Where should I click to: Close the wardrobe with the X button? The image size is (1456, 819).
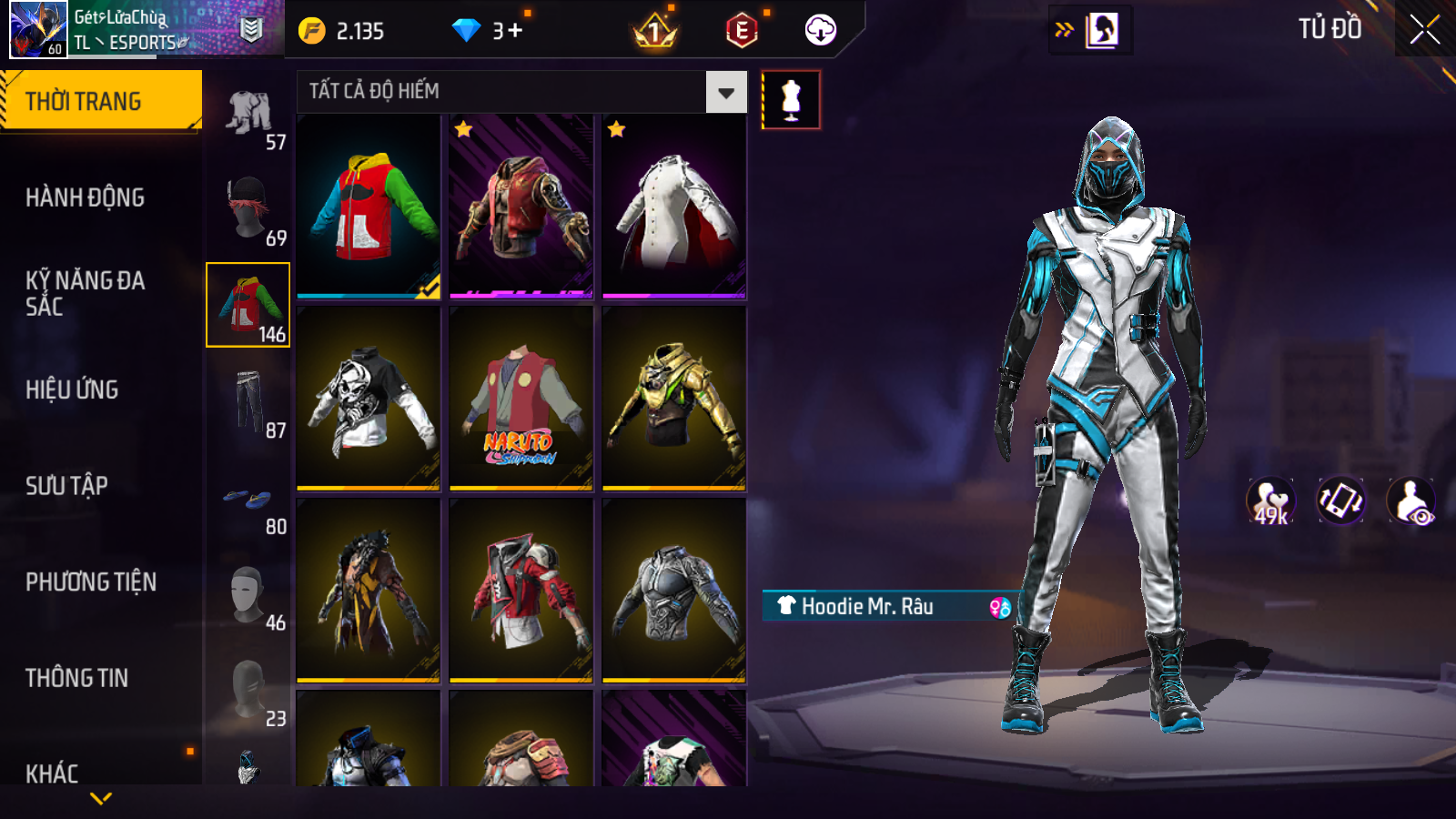click(1424, 29)
